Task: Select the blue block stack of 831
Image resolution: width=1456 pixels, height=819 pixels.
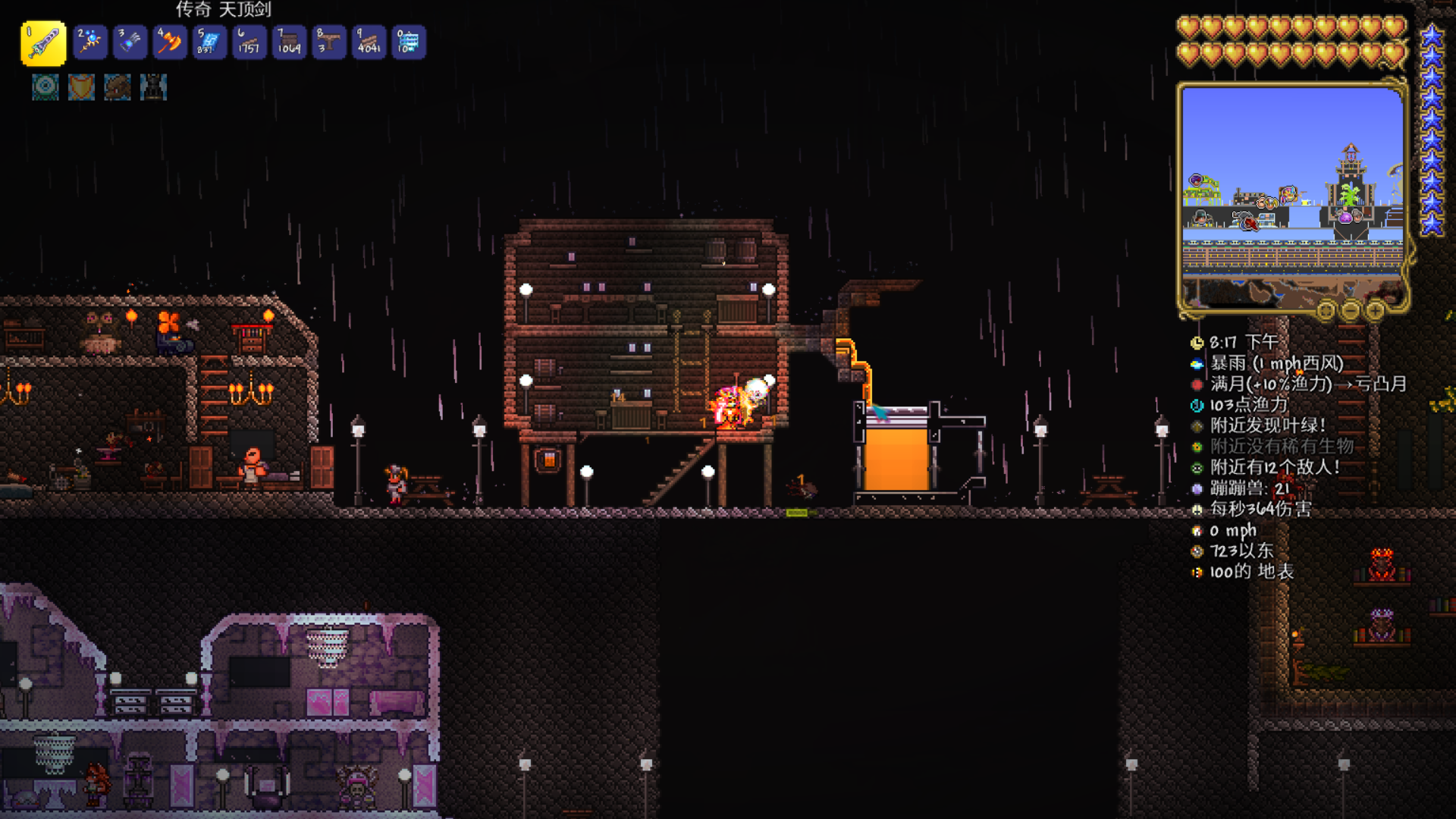Action: tap(209, 42)
